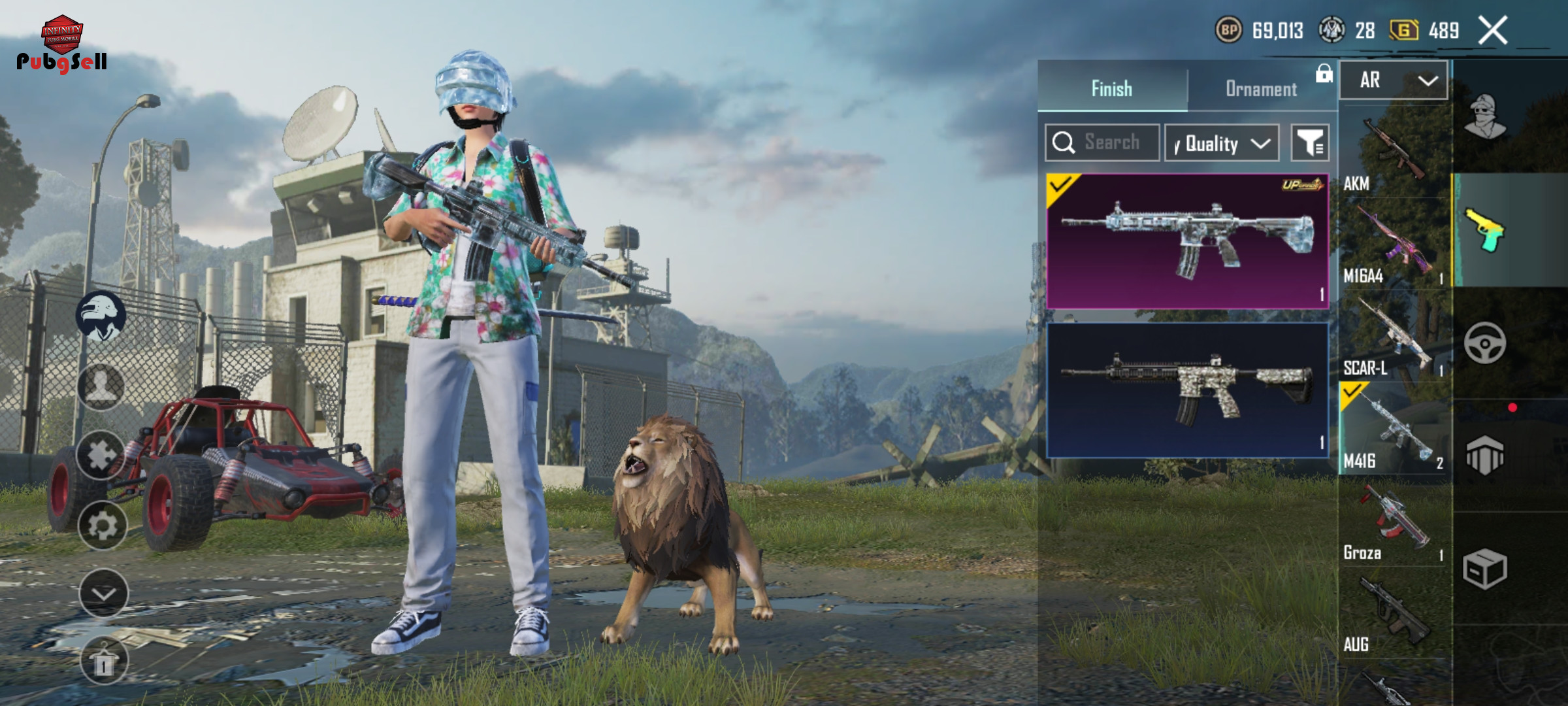This screenshot has width=1568, height=706.
Task: Close the inventory with the X button
Action: click(x=1493, y=30)
